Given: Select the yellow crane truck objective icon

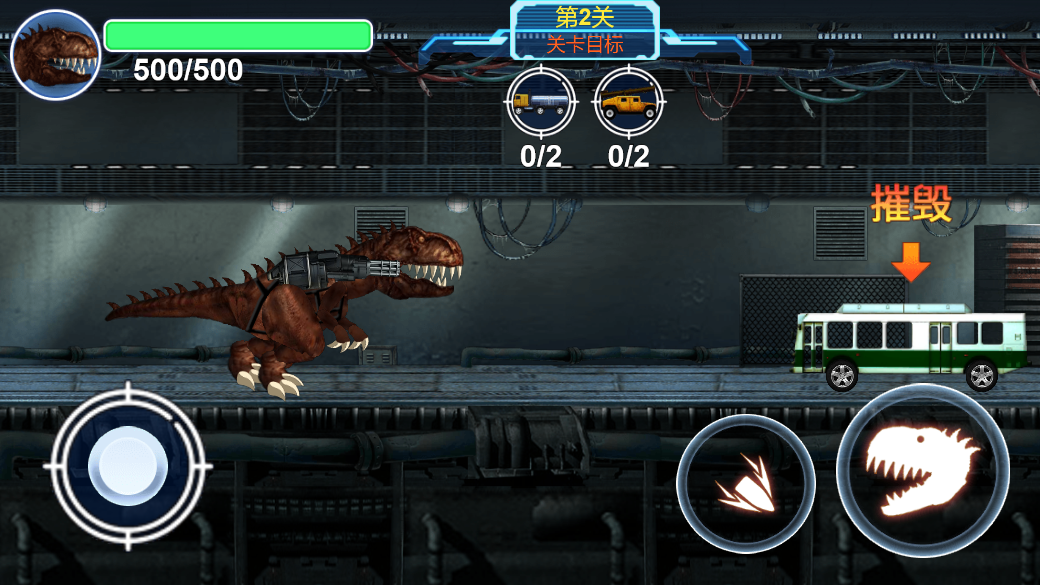Looking at the screenshot, I should coord(629,101).
